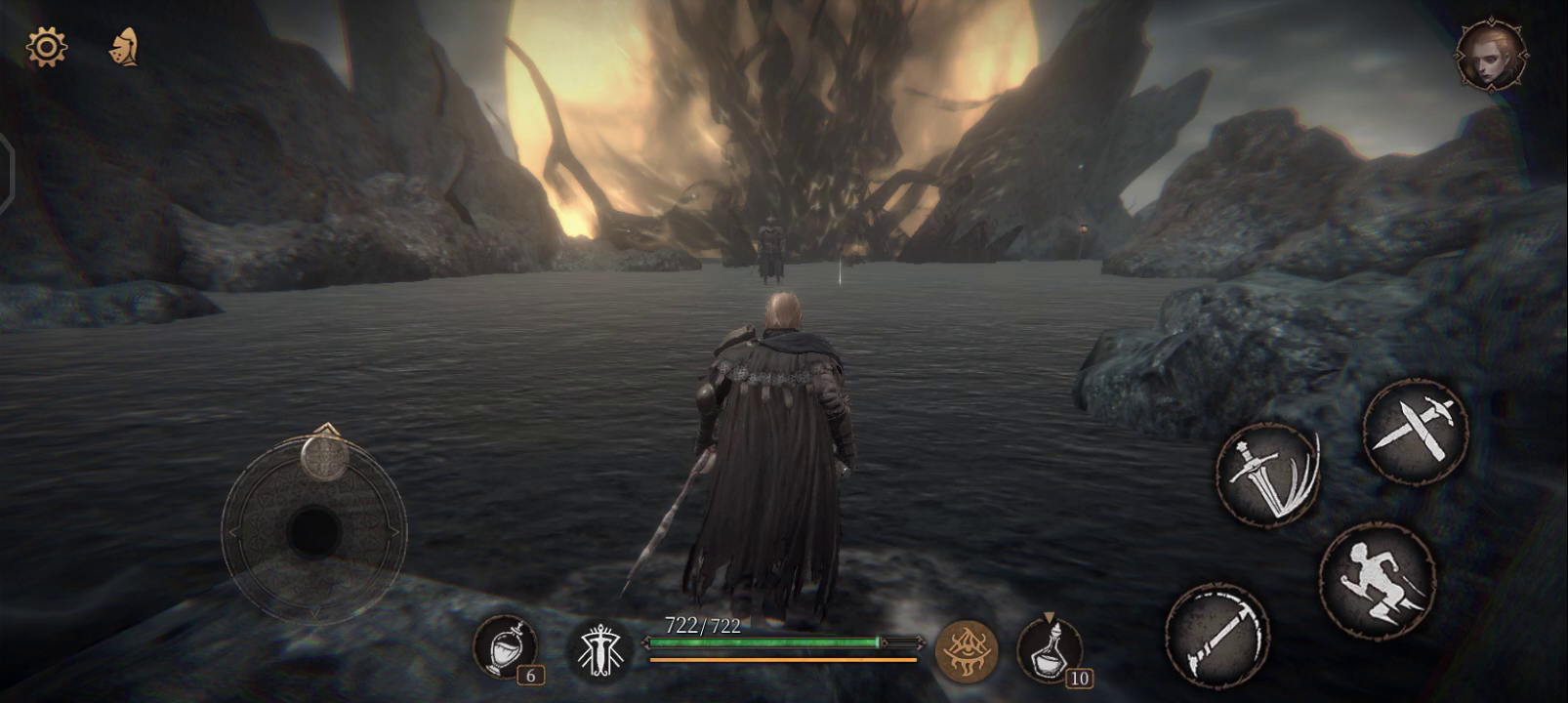Use the swinging staff attack button
1568x703 pixels.
point(1217,635)
